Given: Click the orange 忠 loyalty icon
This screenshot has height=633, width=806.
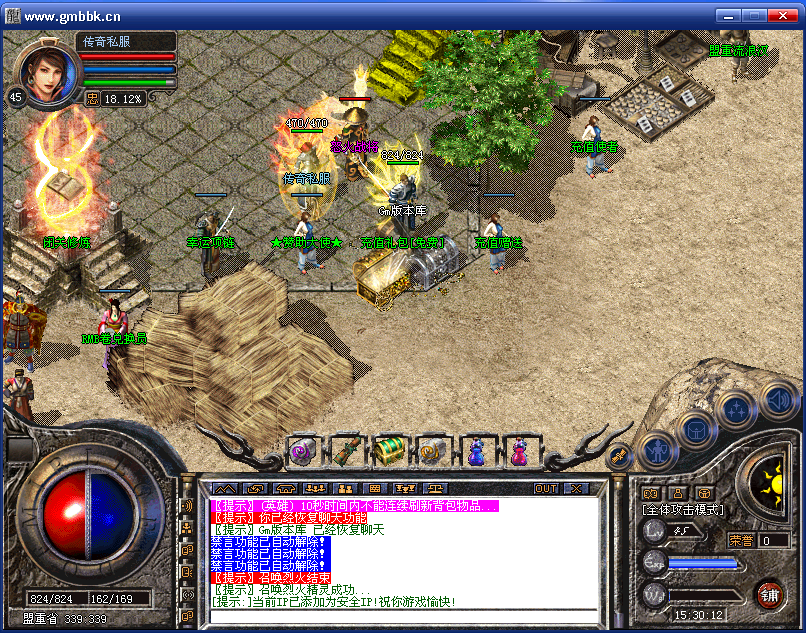Looking at the screenshot, I should [92, 98].
